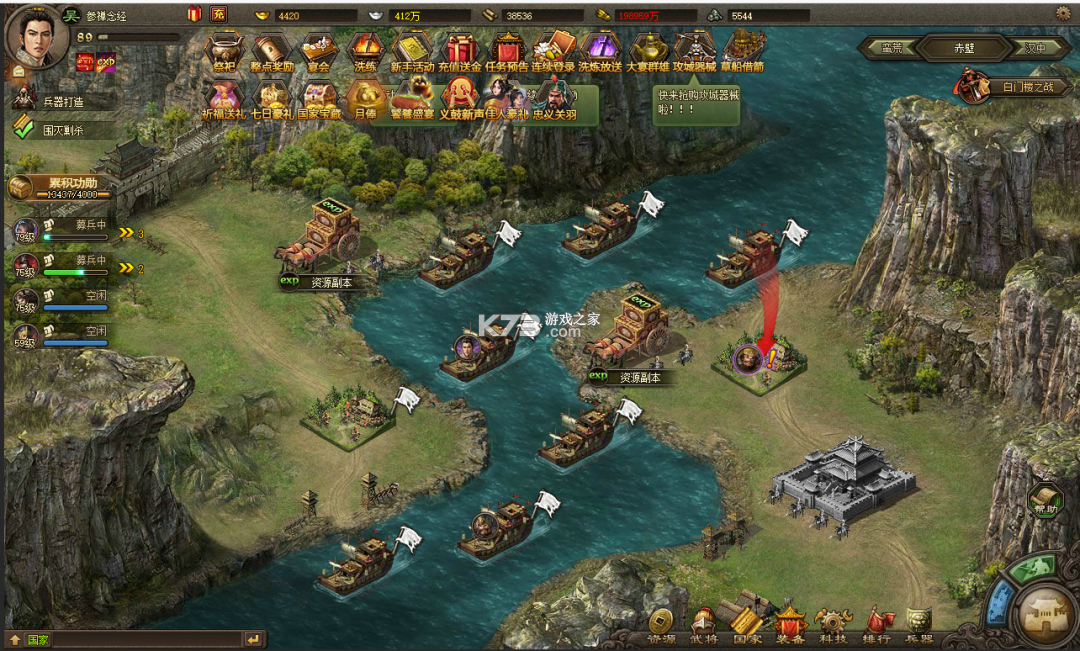Select the 围灭剿杀 quest tracker entry

62,129
